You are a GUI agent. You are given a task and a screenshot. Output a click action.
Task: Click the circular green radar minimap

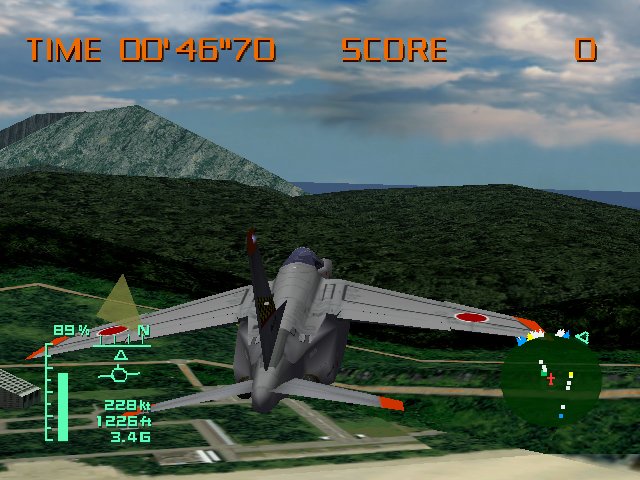551,380
